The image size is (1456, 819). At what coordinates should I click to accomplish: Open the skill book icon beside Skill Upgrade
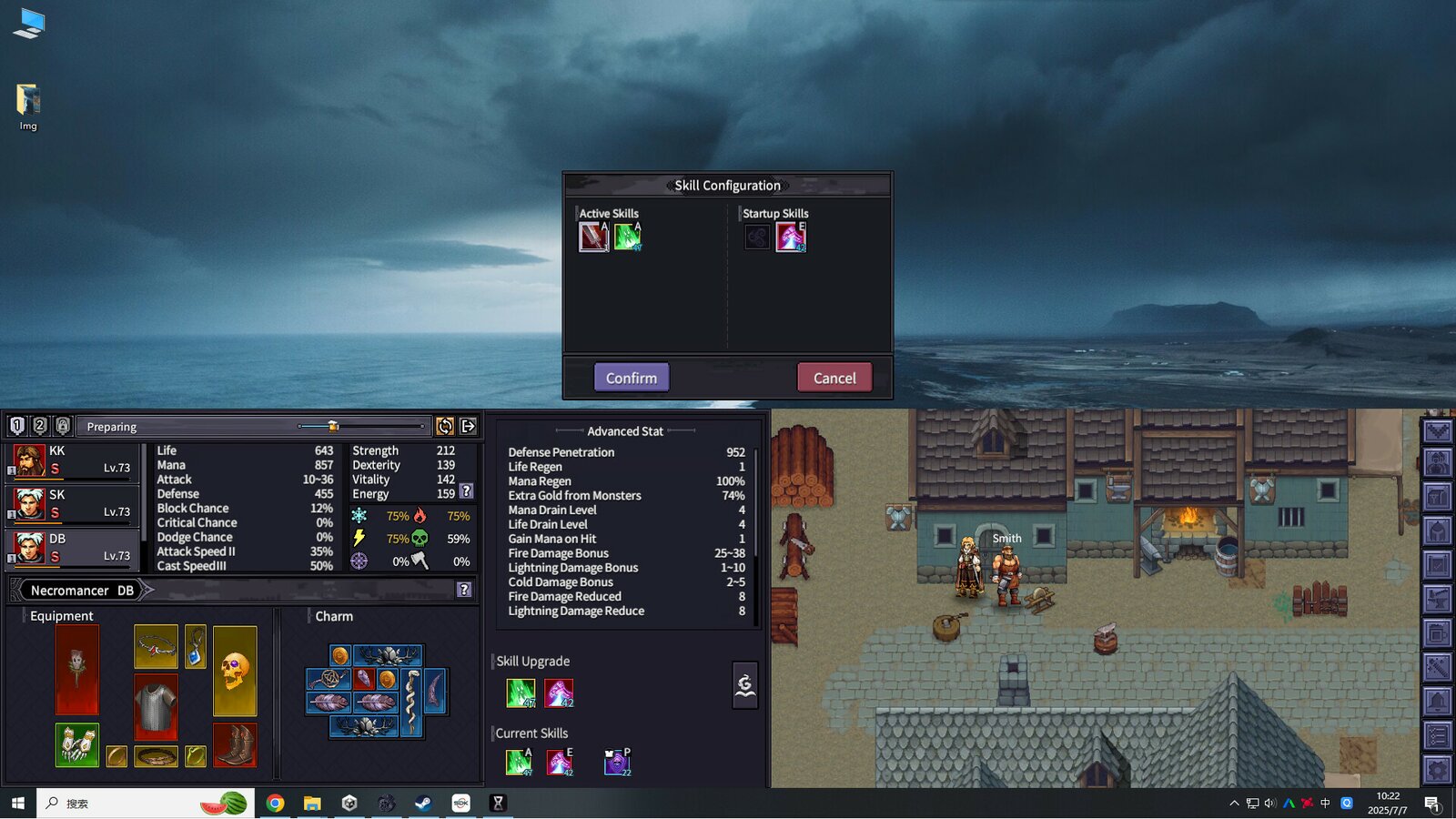tap(745, 684)
